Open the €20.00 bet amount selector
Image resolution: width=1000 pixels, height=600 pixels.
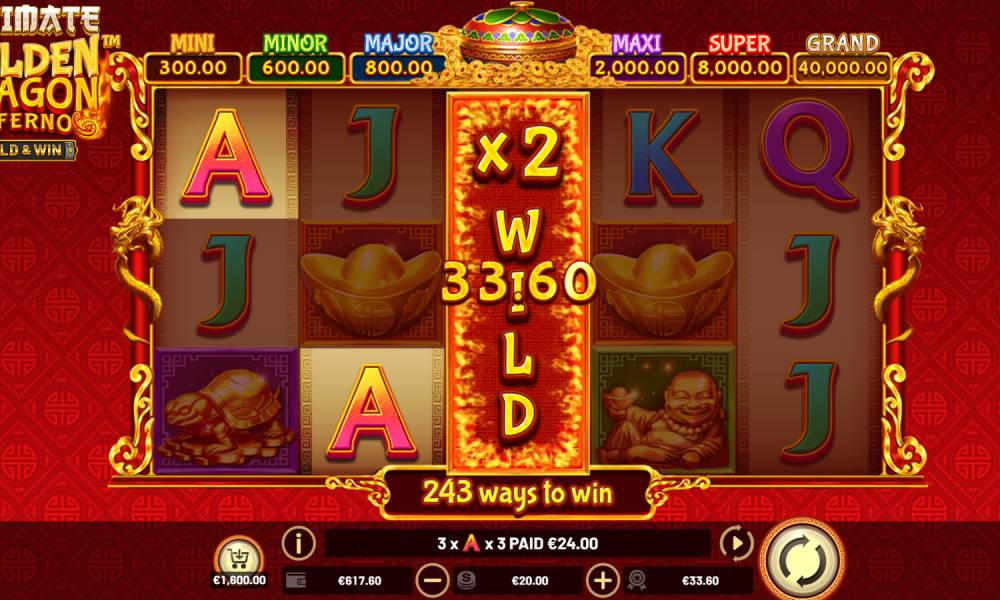(517, 580)
